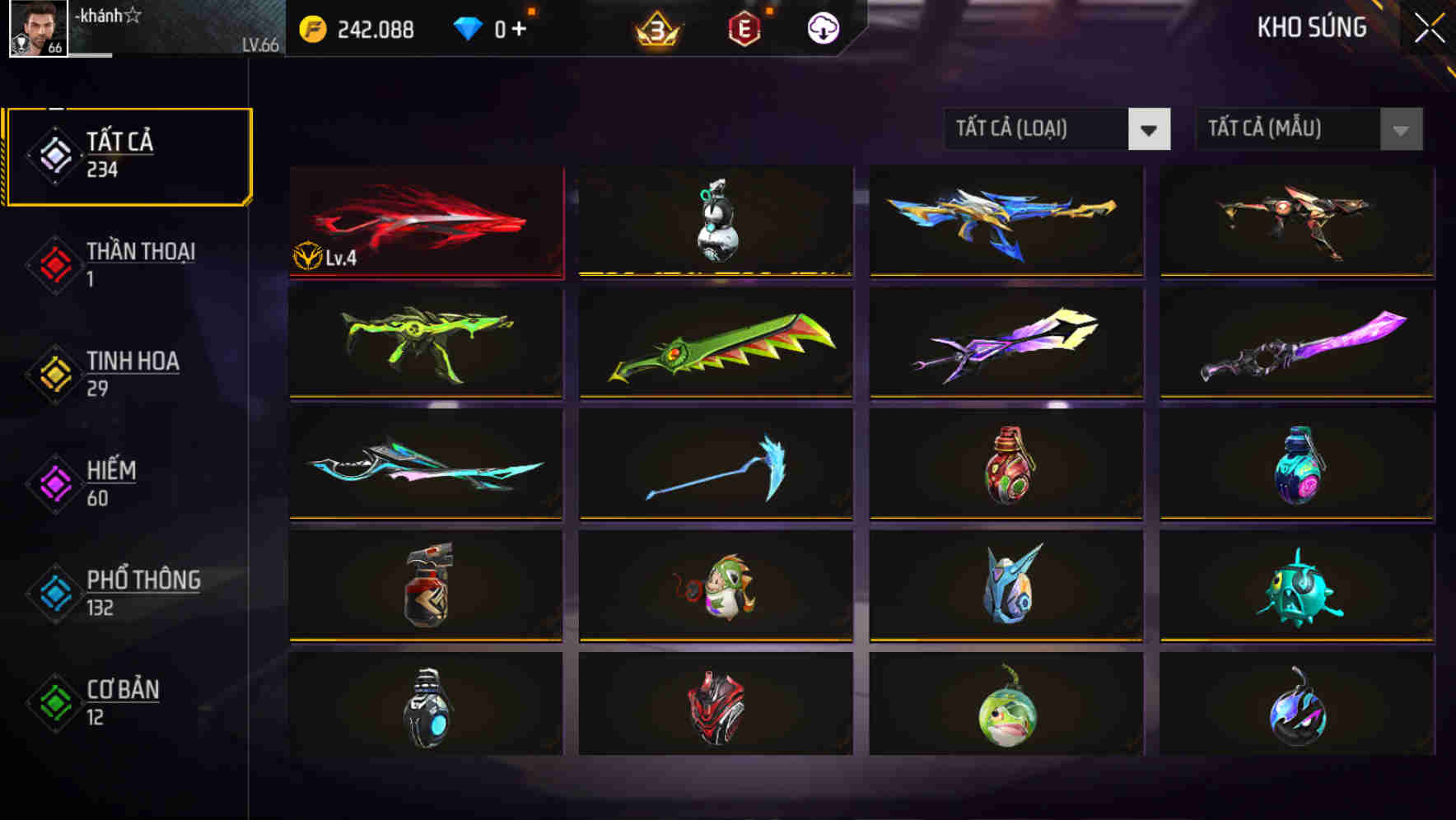Select the blue ice pickaxe skin
1456x820 pixels.
715,464
